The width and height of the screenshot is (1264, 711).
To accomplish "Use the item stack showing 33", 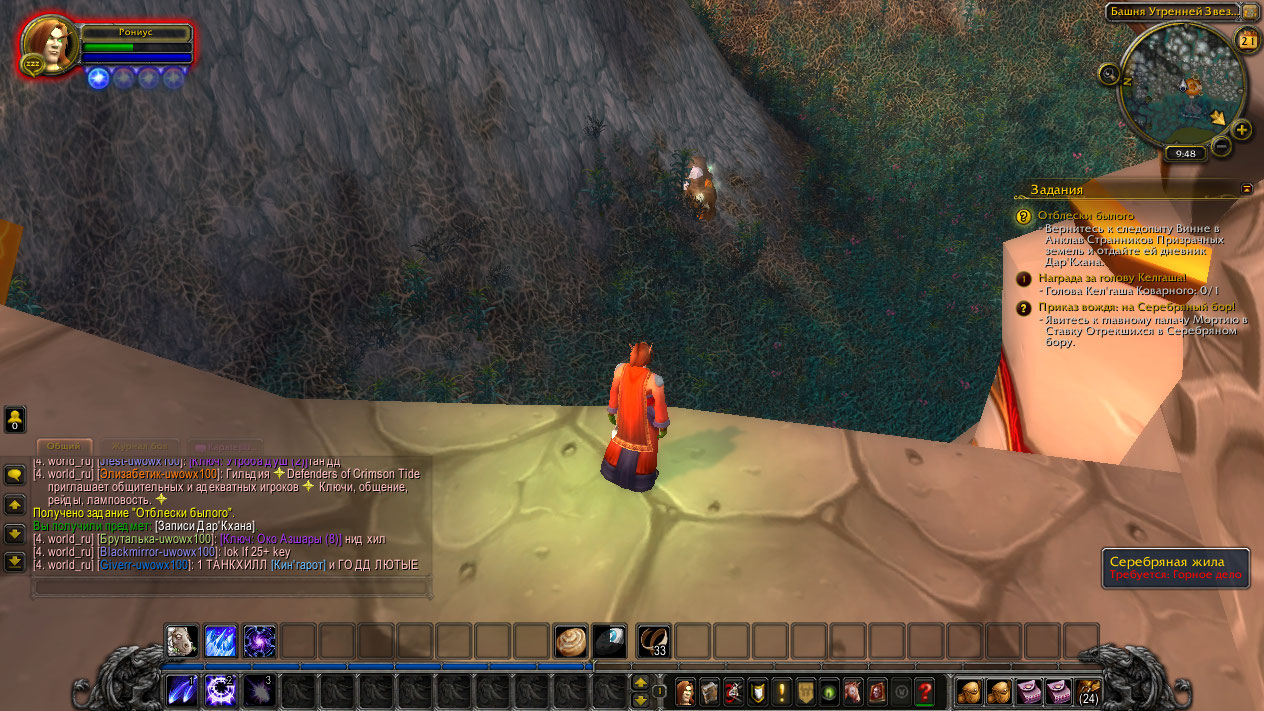I will [x=653, y=641].
